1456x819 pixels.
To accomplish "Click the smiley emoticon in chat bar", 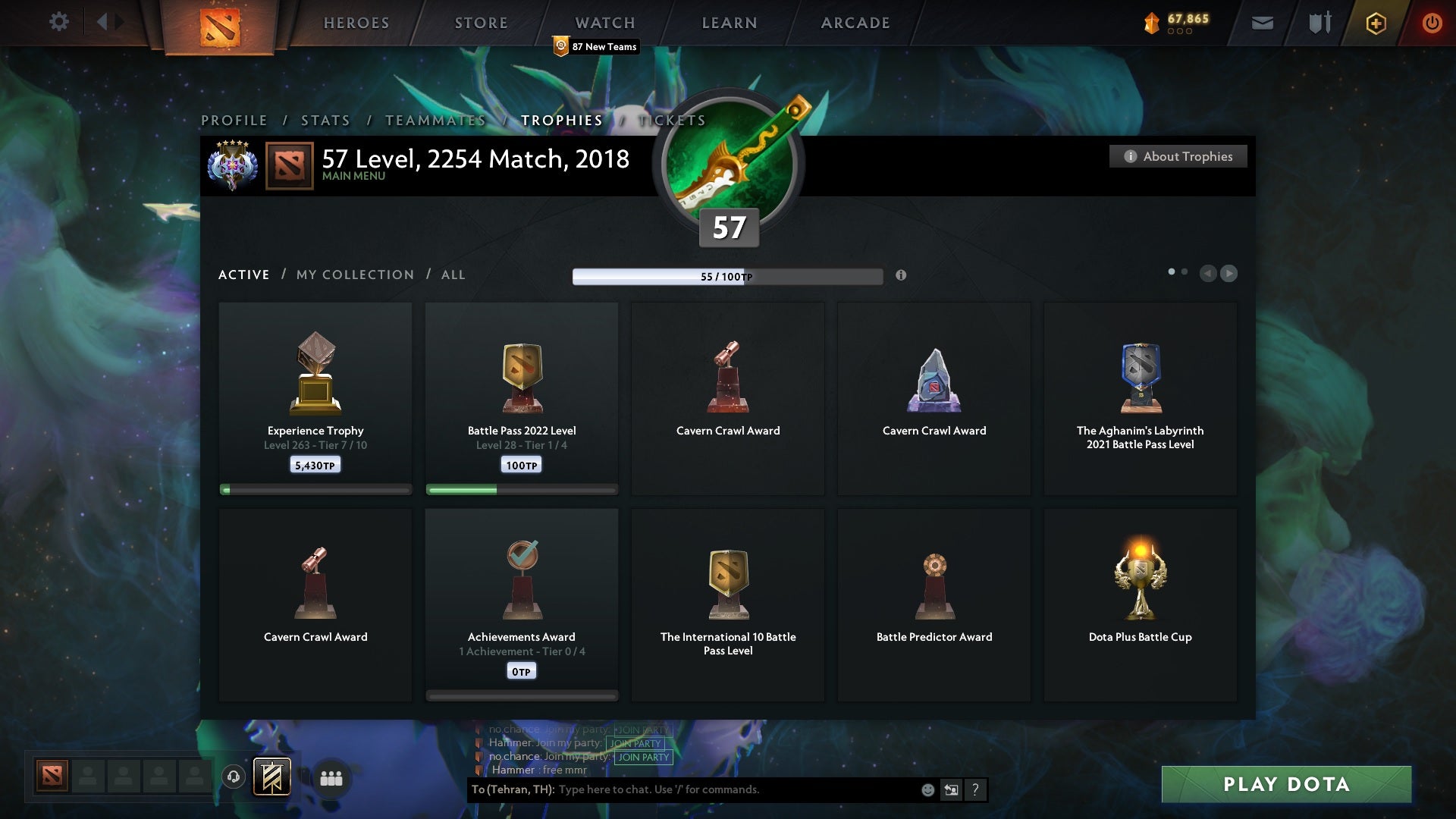I will 929,789.
